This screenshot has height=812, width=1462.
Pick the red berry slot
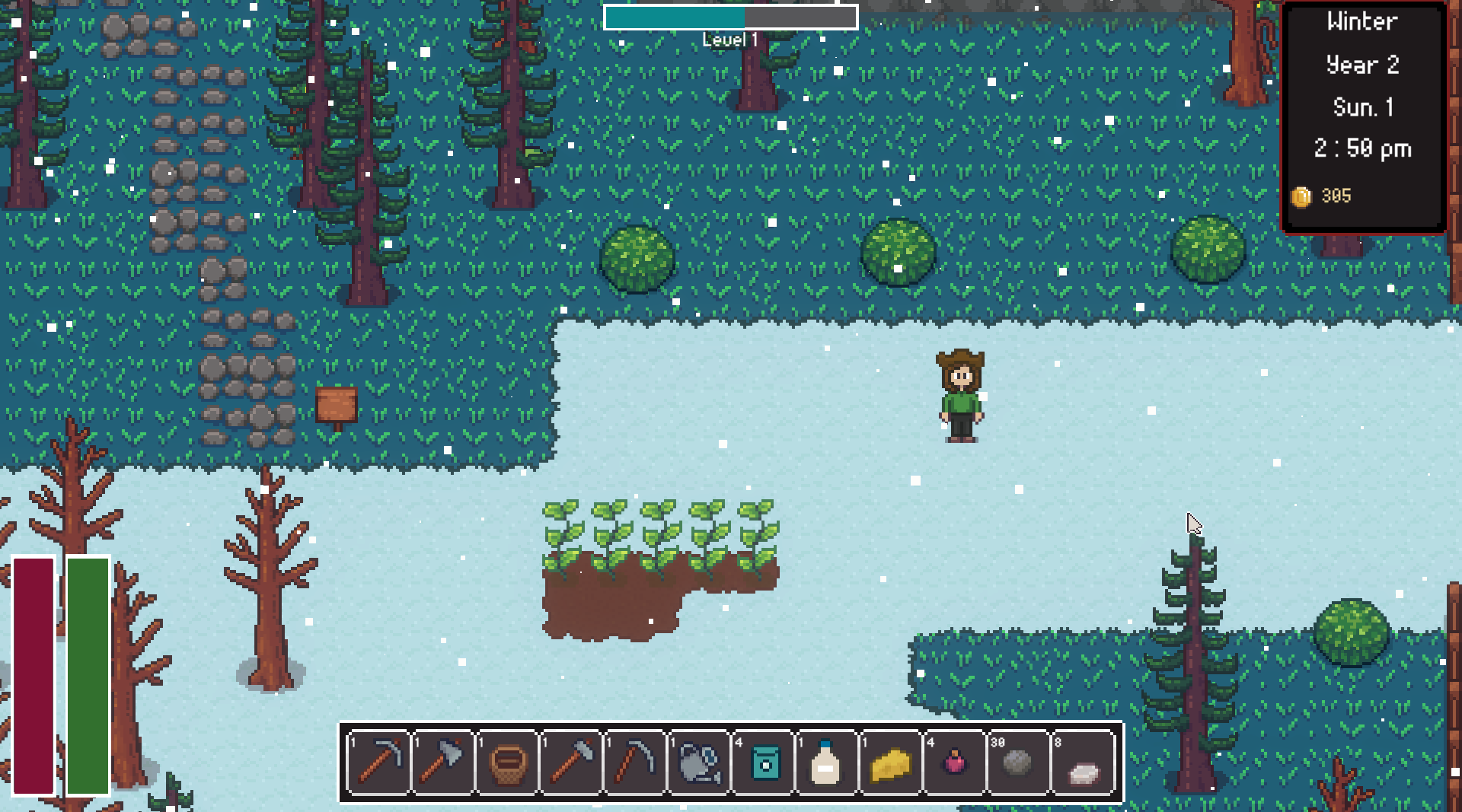click(955, 762)
